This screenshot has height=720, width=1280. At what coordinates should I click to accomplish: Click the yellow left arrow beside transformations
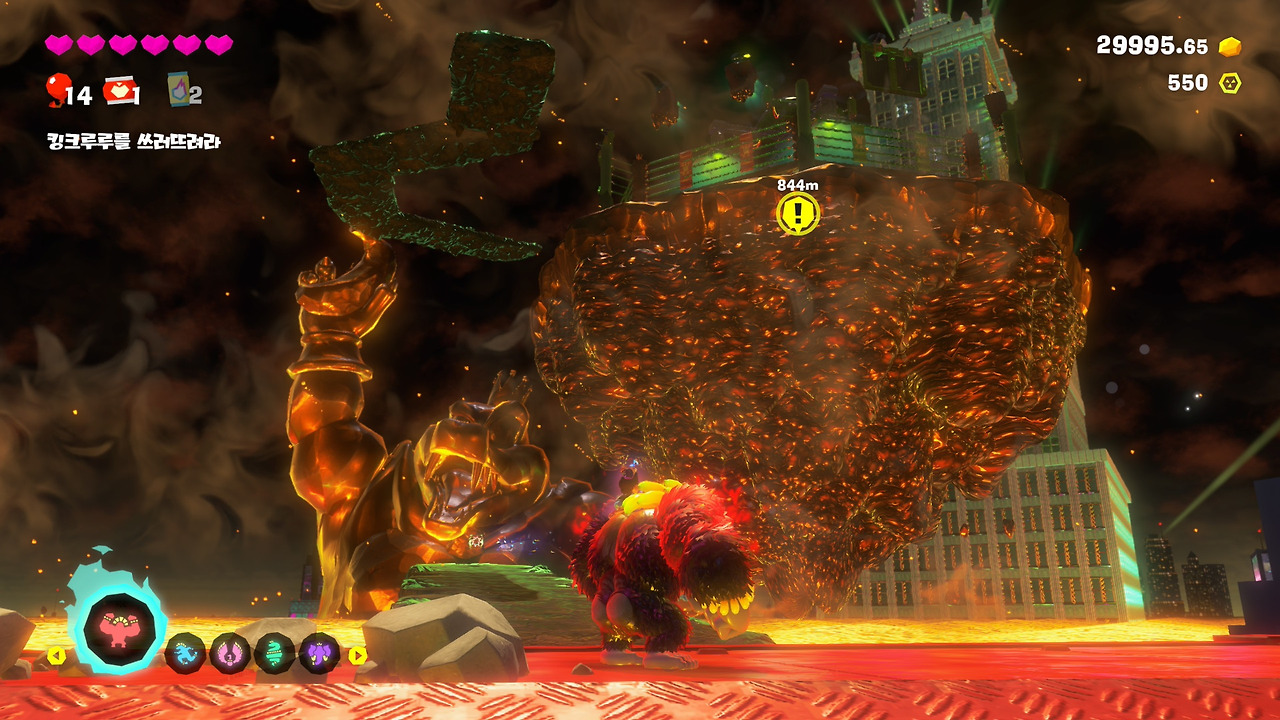(57, 656)
